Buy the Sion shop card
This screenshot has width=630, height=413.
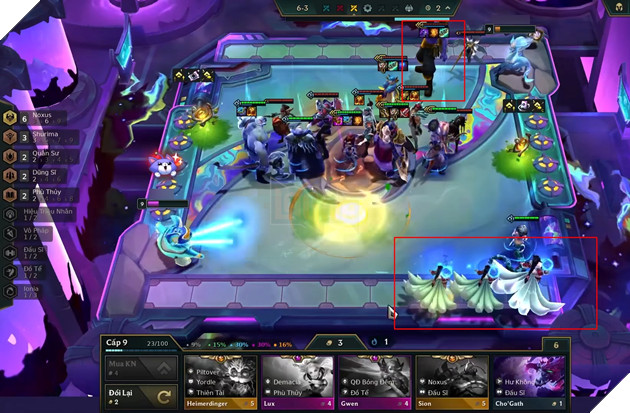pyautogui.click(x=451, y=380)
